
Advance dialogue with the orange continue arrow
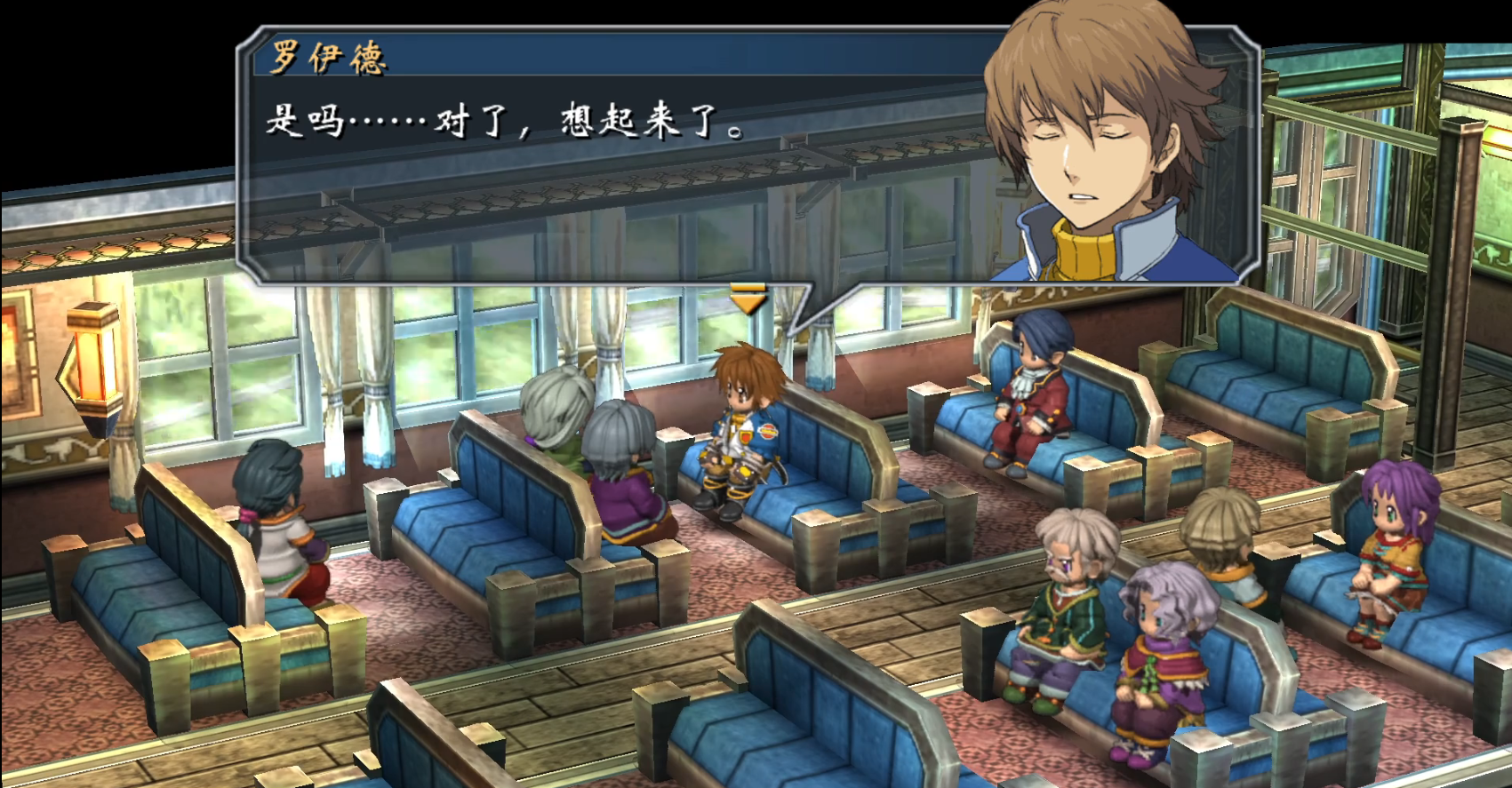click(x=748, y=299)
